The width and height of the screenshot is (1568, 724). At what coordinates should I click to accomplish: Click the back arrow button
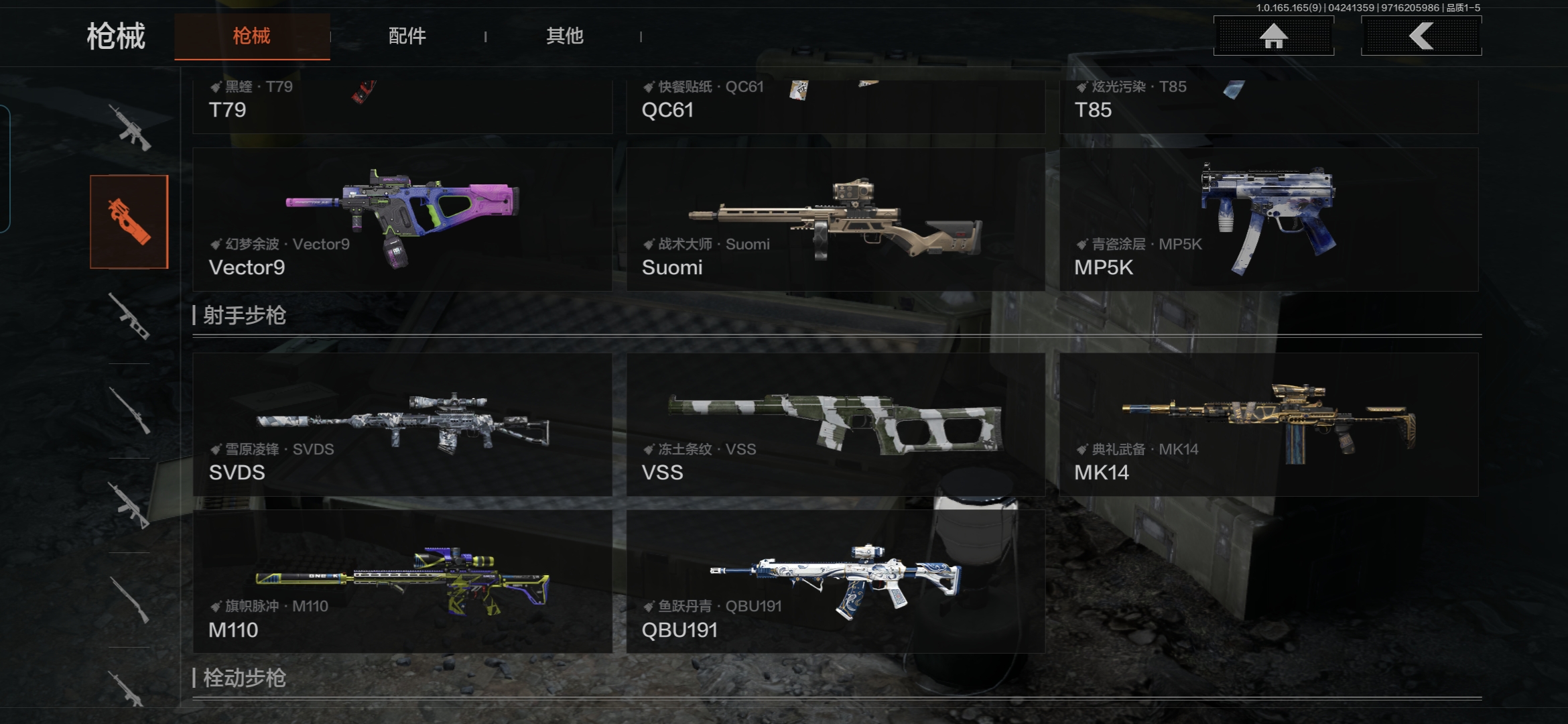1421,36
